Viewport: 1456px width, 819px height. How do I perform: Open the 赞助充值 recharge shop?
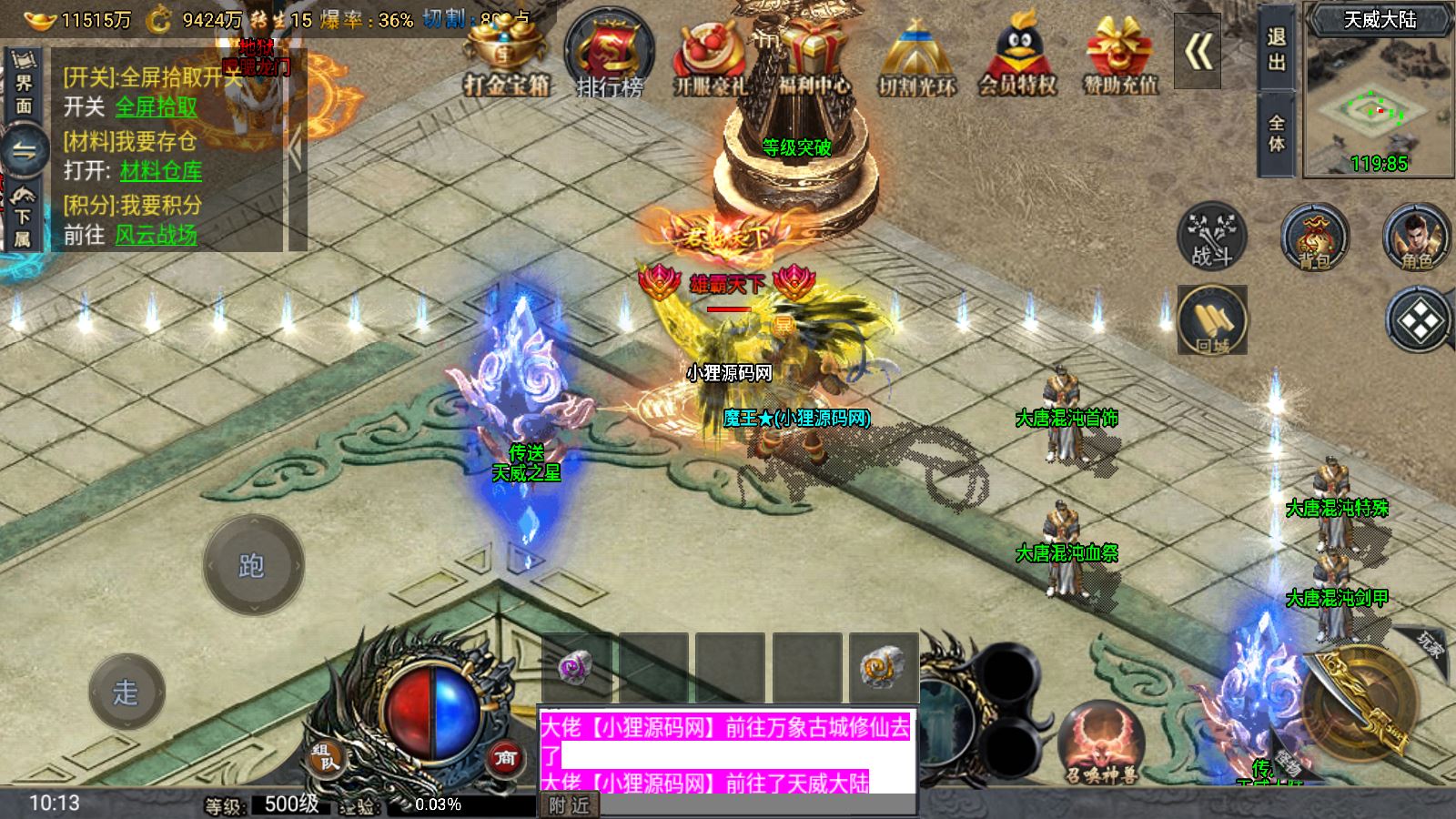[1120, 56]
